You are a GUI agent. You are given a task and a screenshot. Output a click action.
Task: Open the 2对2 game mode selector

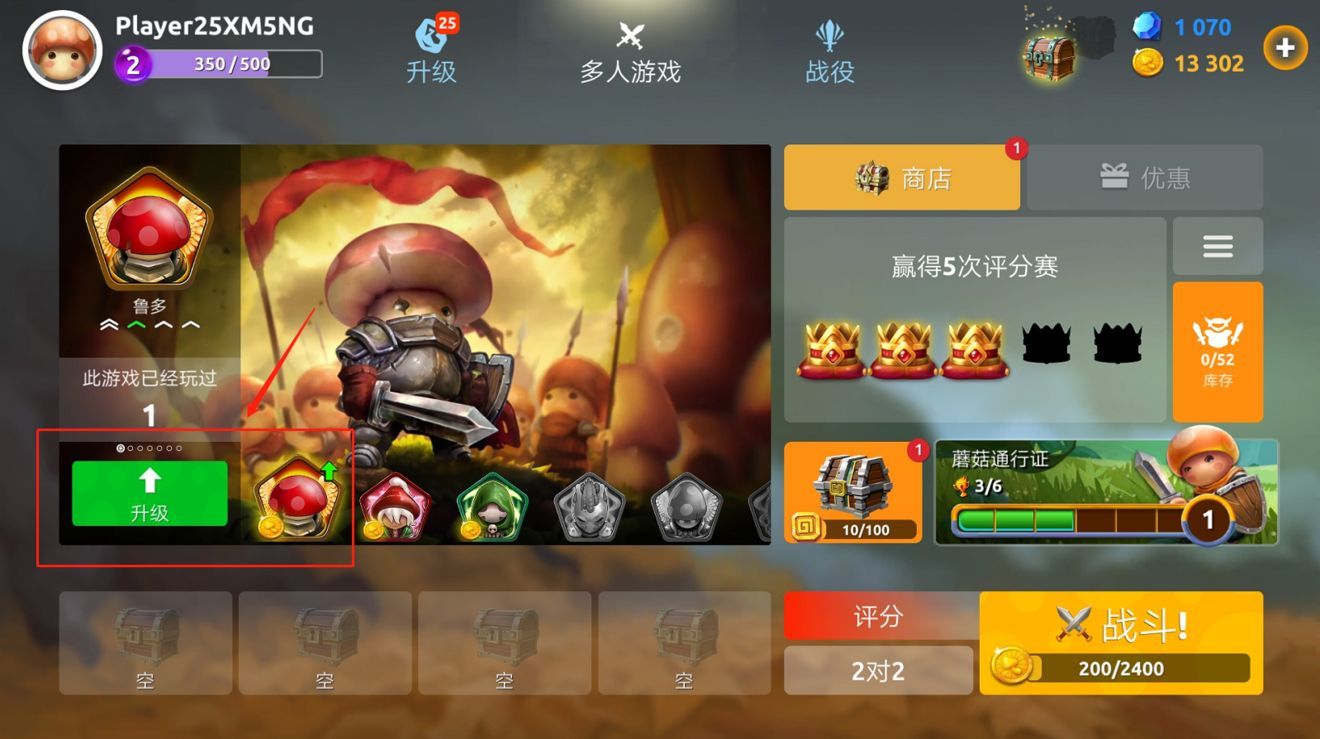[x=878, y=670]
